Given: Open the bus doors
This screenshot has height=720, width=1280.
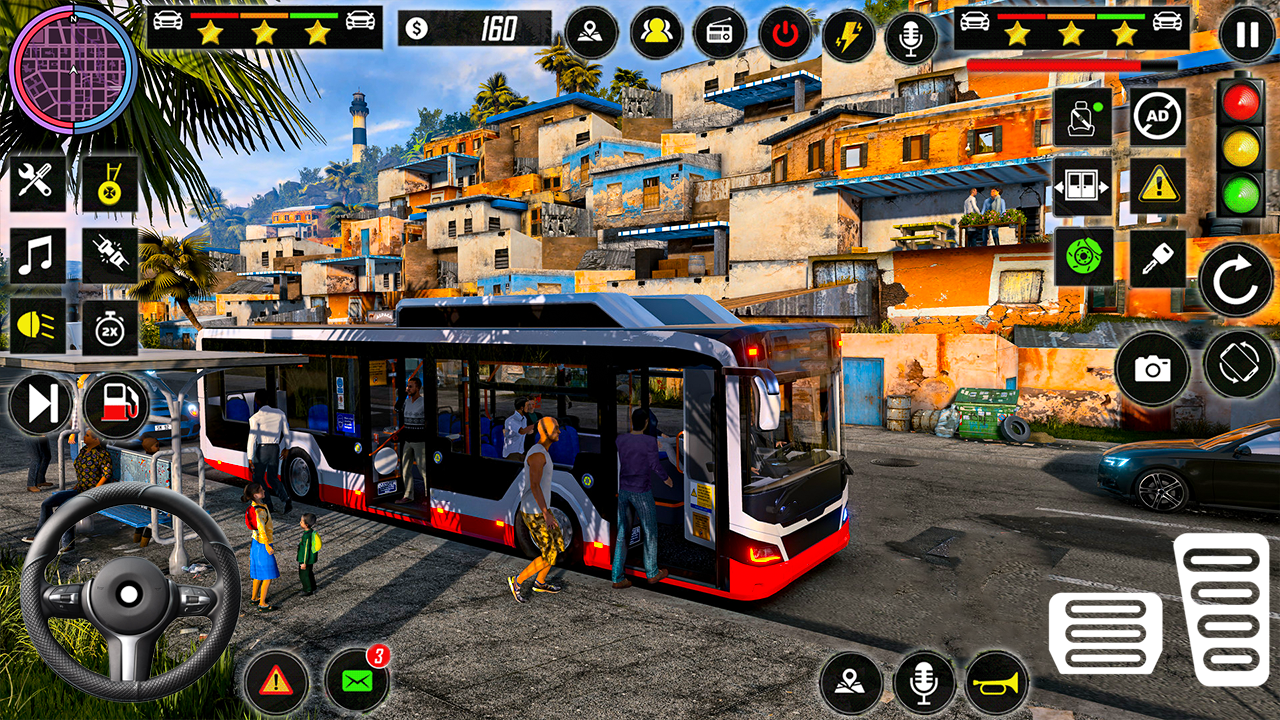Looking at the screenshot, I should pyautogui.click(x=1082, y=186).
